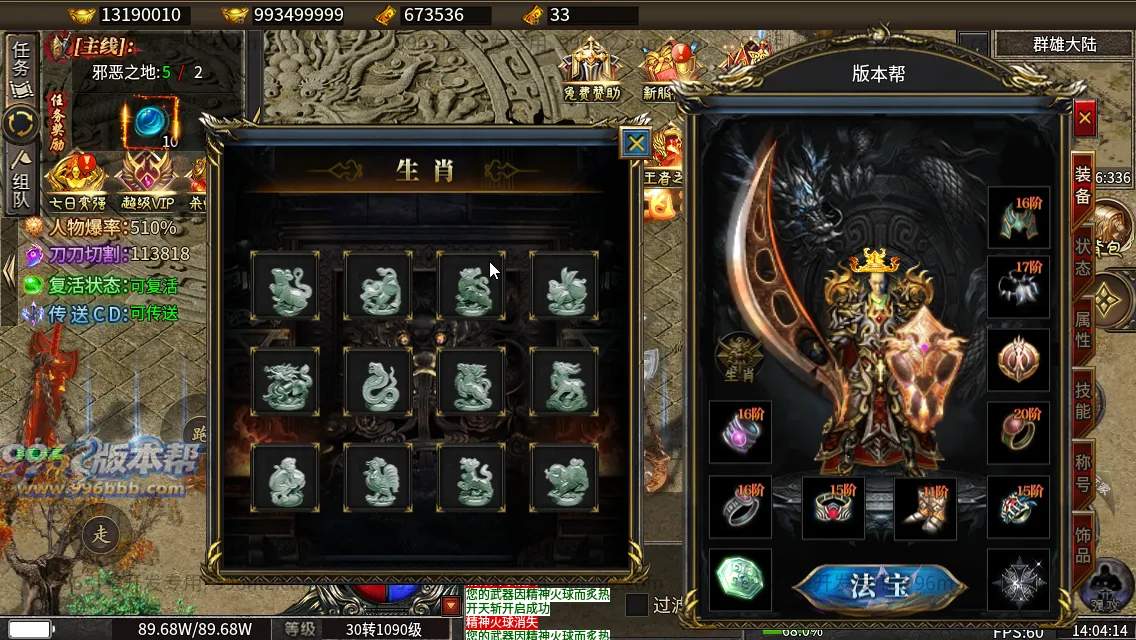This screenshot has height=640, width=1136.
Task: Select the jade dragon zodiac slot
Action: coord(286,381)
